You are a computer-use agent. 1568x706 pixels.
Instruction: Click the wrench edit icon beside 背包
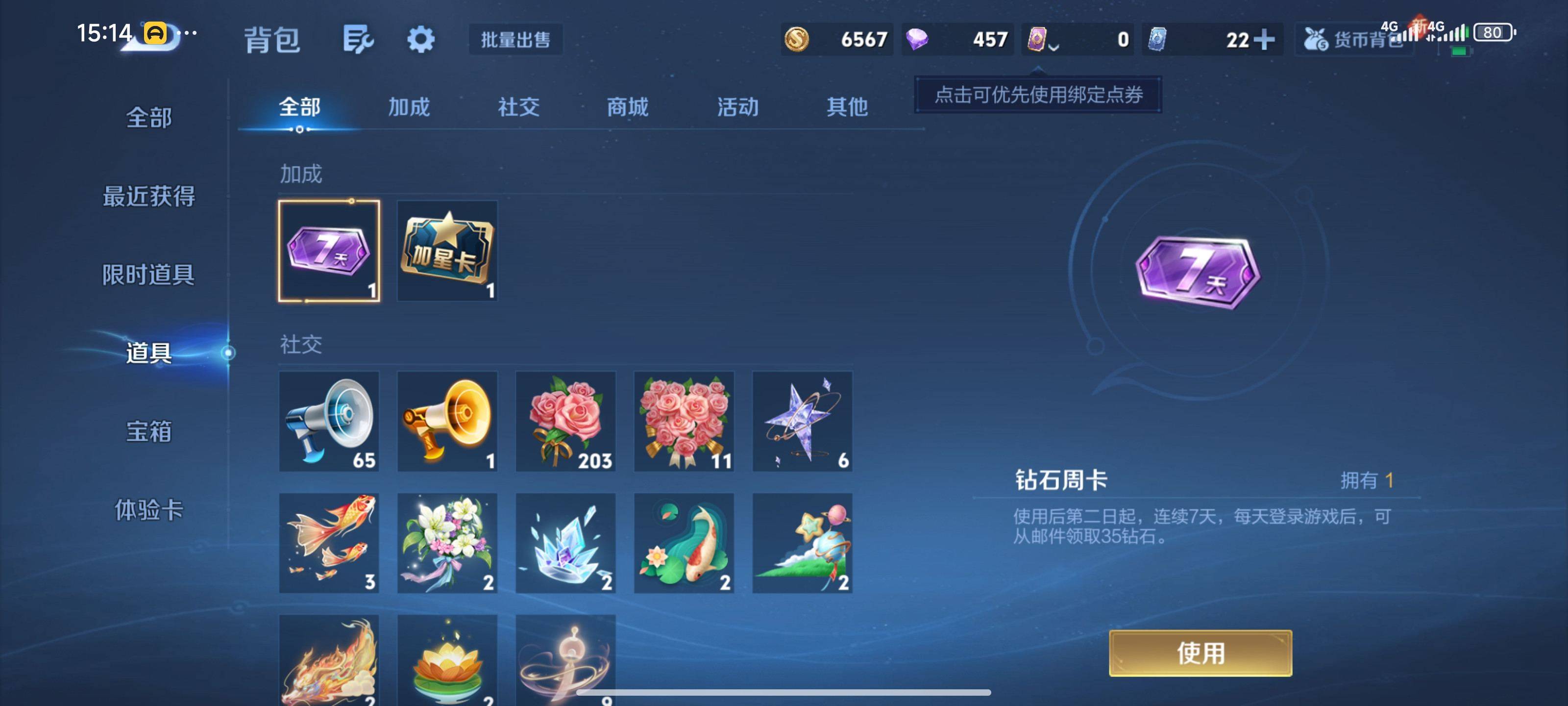357,39
